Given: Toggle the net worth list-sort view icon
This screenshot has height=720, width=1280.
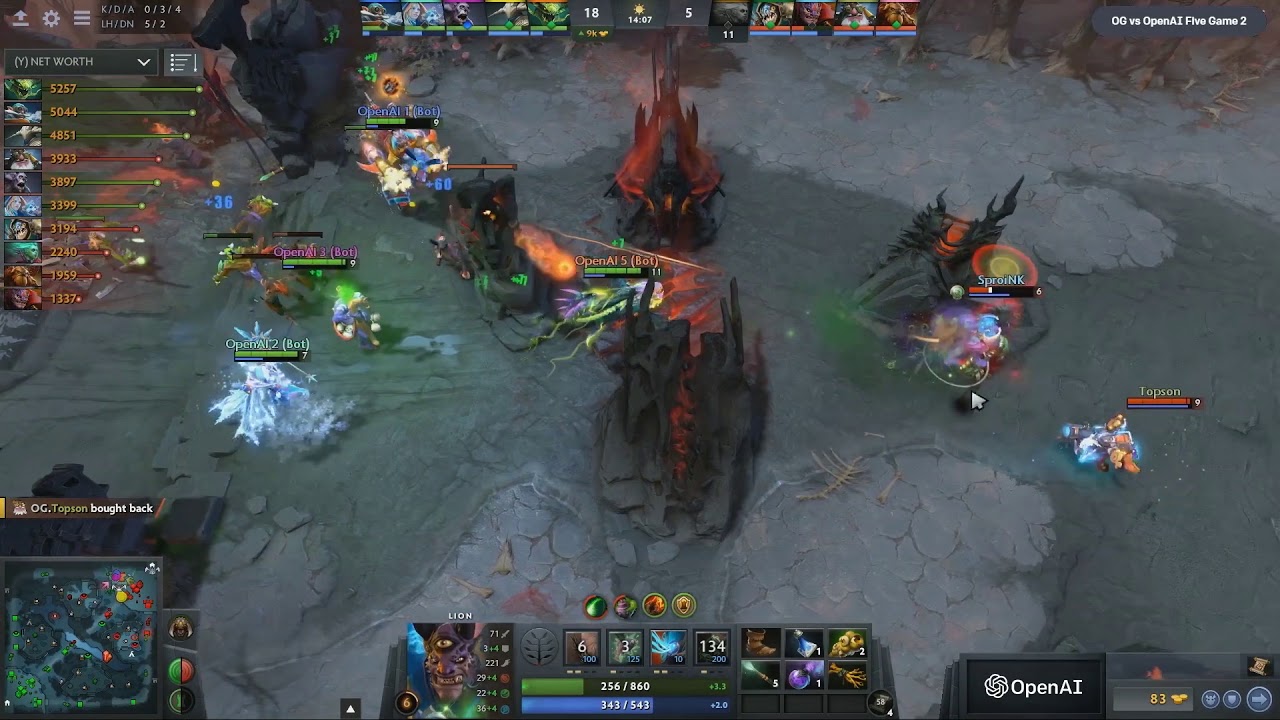Looking at the screenshot, I should (x=180, y=61).
